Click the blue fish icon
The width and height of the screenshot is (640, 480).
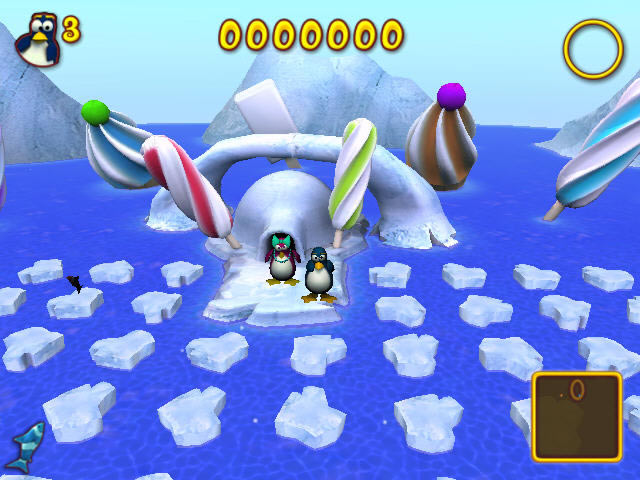coord(25,446)
